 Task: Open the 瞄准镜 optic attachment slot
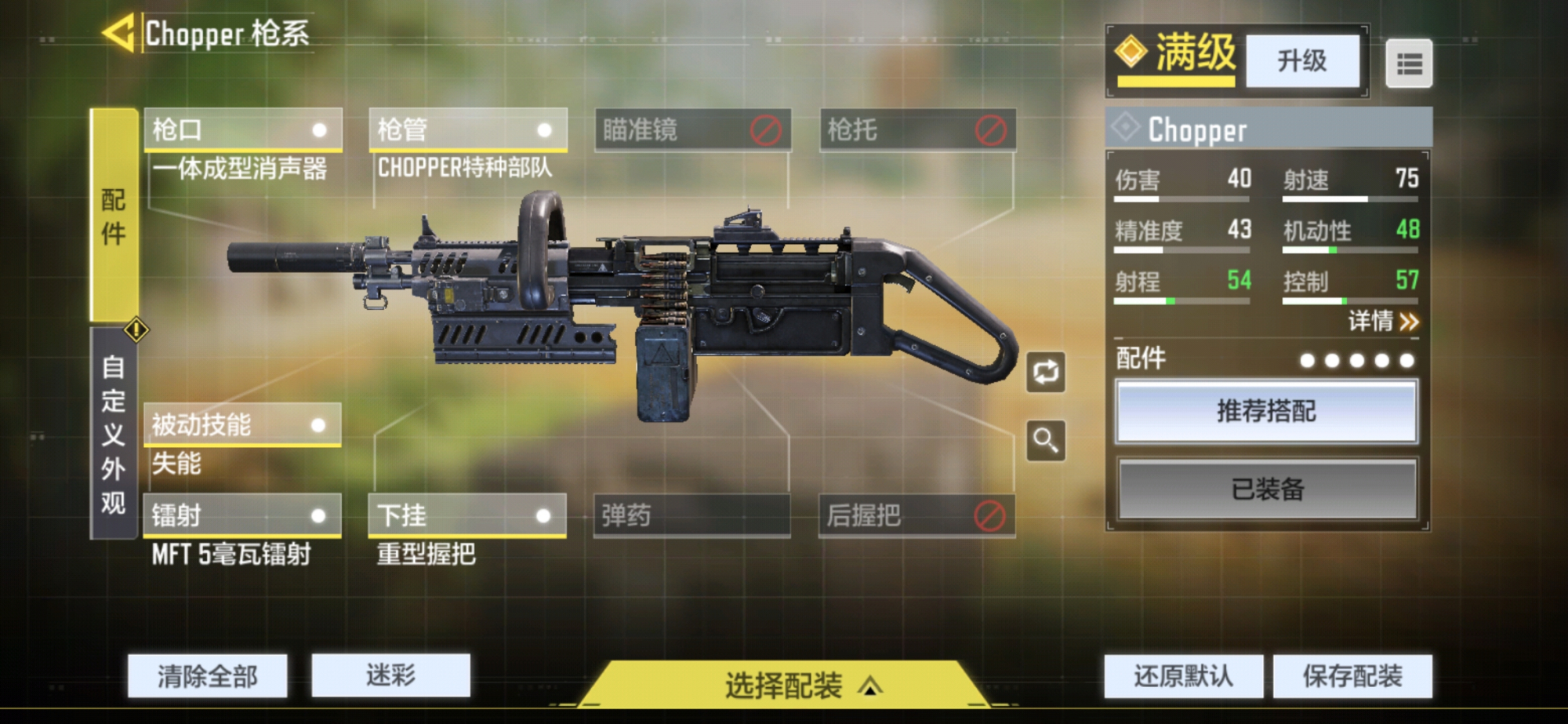[x=690, y=131]
